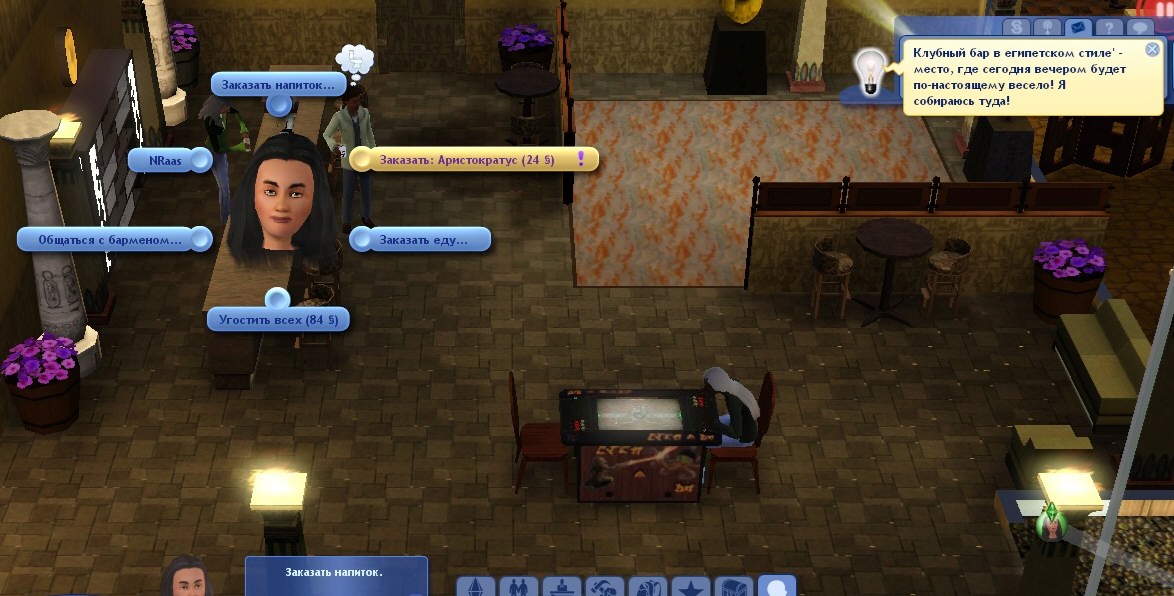This screenshot has height=596, width=1174.
Task: Switch to the envelope notifications tab
Action: [x=1076, y=28]
